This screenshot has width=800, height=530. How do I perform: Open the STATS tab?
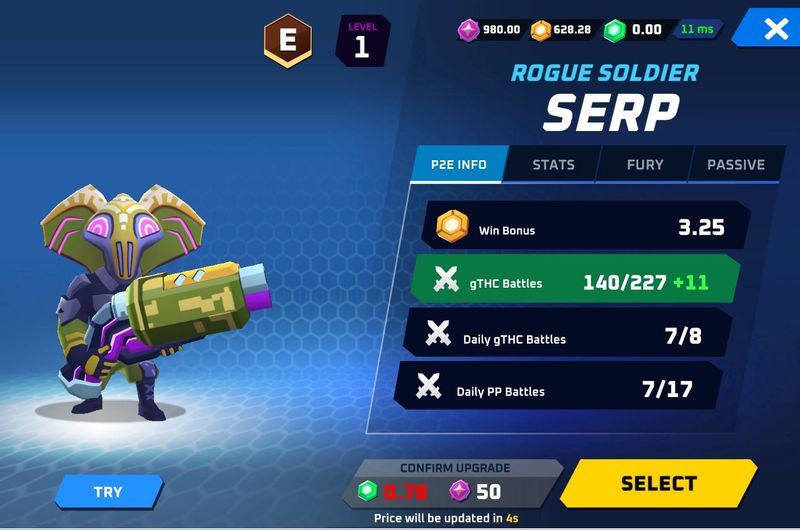click(x=553, y=164)
